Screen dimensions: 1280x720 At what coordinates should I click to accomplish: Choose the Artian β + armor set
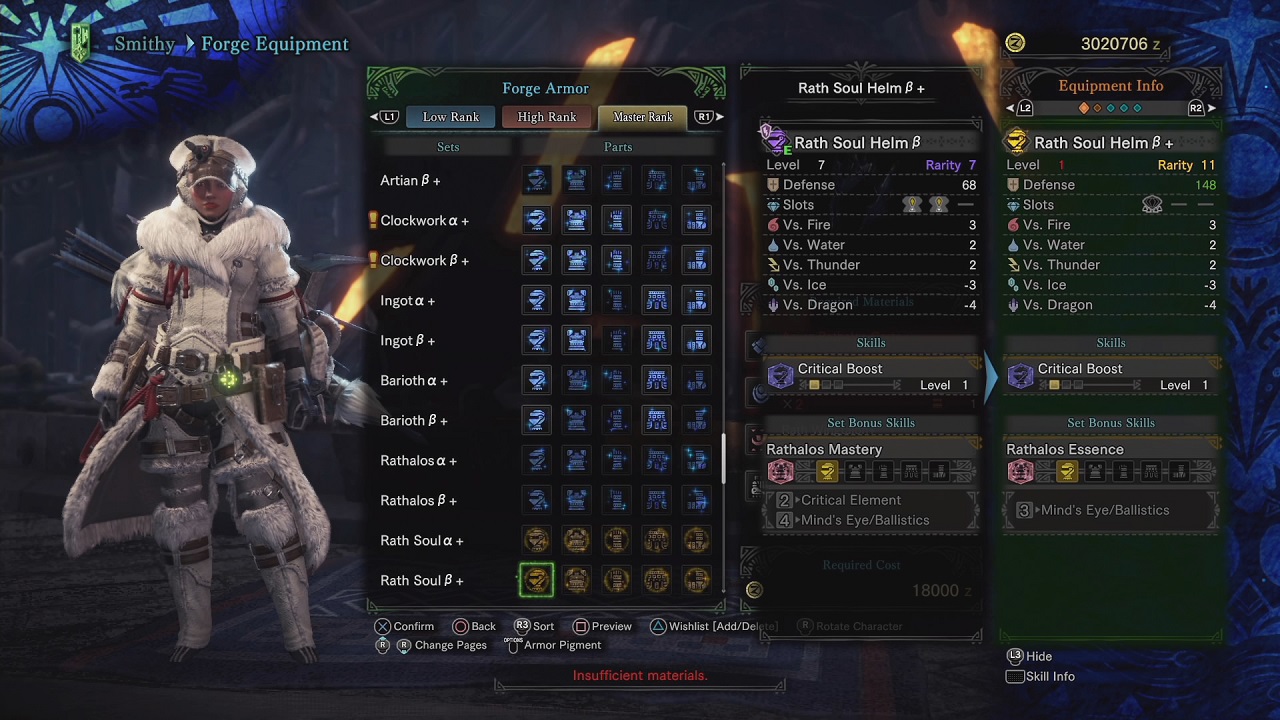click(410, 181)
